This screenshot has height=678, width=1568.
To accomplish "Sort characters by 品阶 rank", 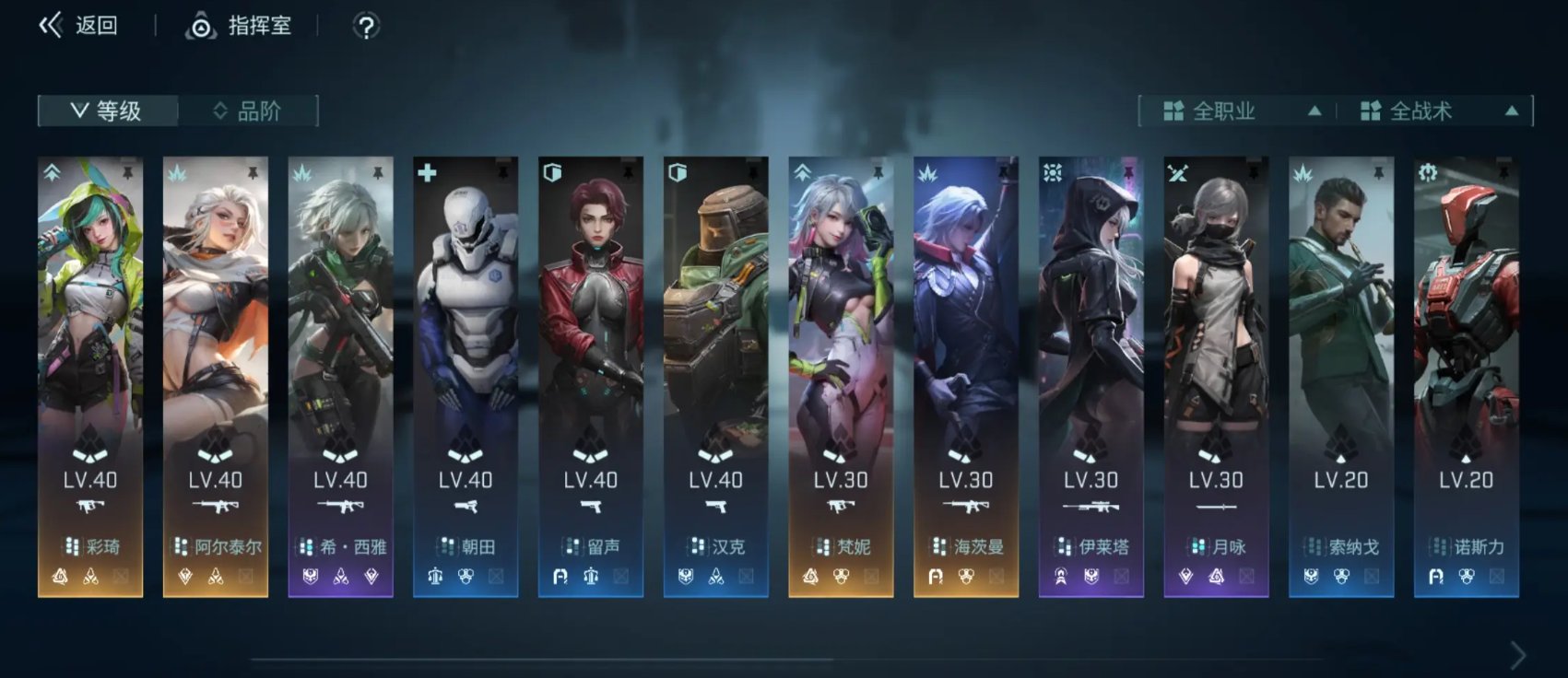I will click(247, 111).
